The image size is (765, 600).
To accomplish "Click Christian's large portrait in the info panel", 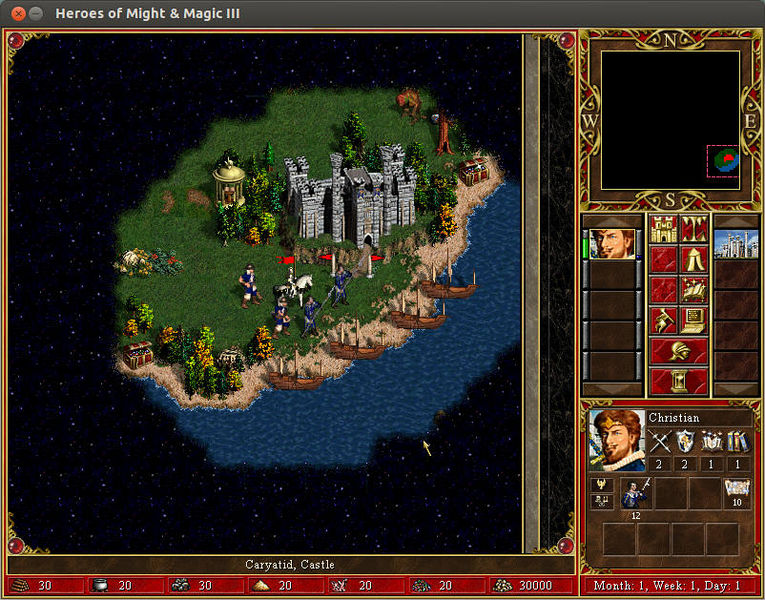I will pyautogui.click(x=616, y=439).
